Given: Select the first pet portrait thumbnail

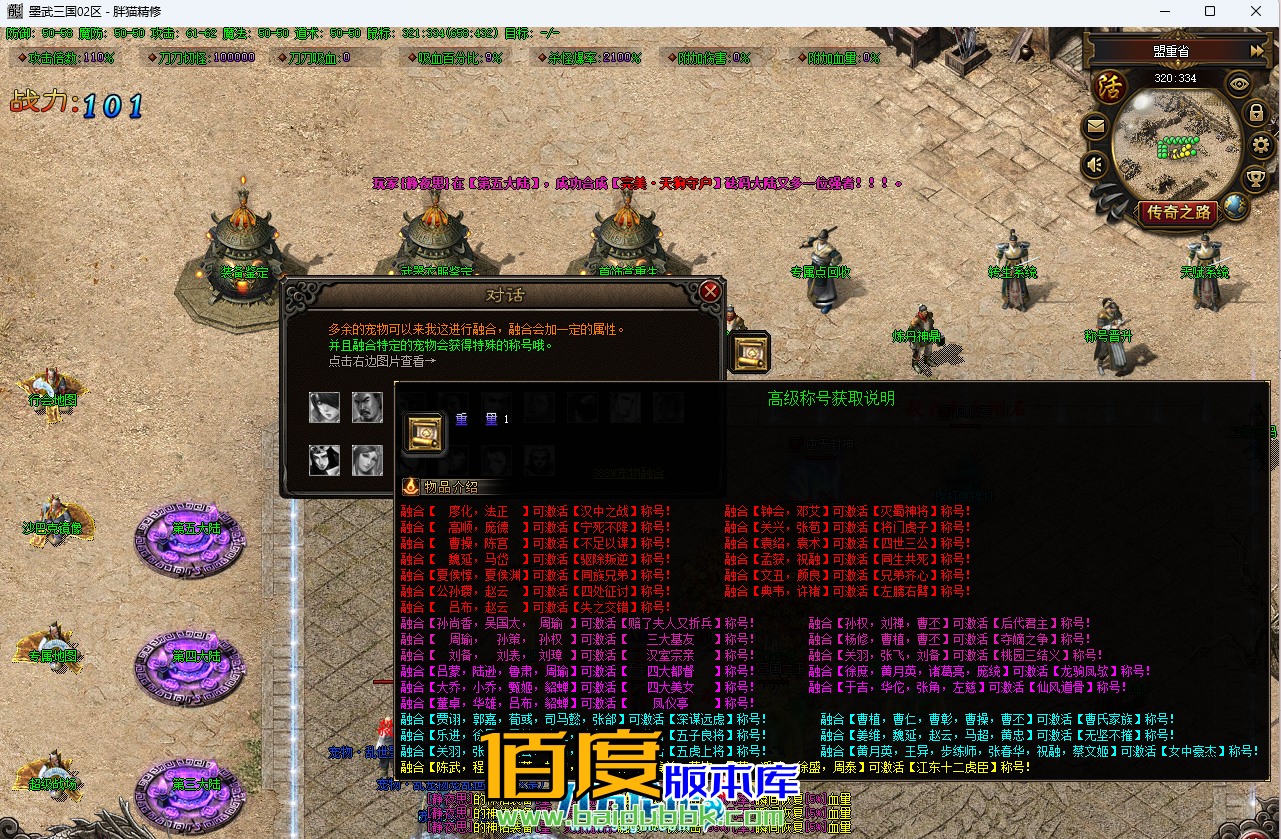Looking at the screenshot, I should 324,407.
